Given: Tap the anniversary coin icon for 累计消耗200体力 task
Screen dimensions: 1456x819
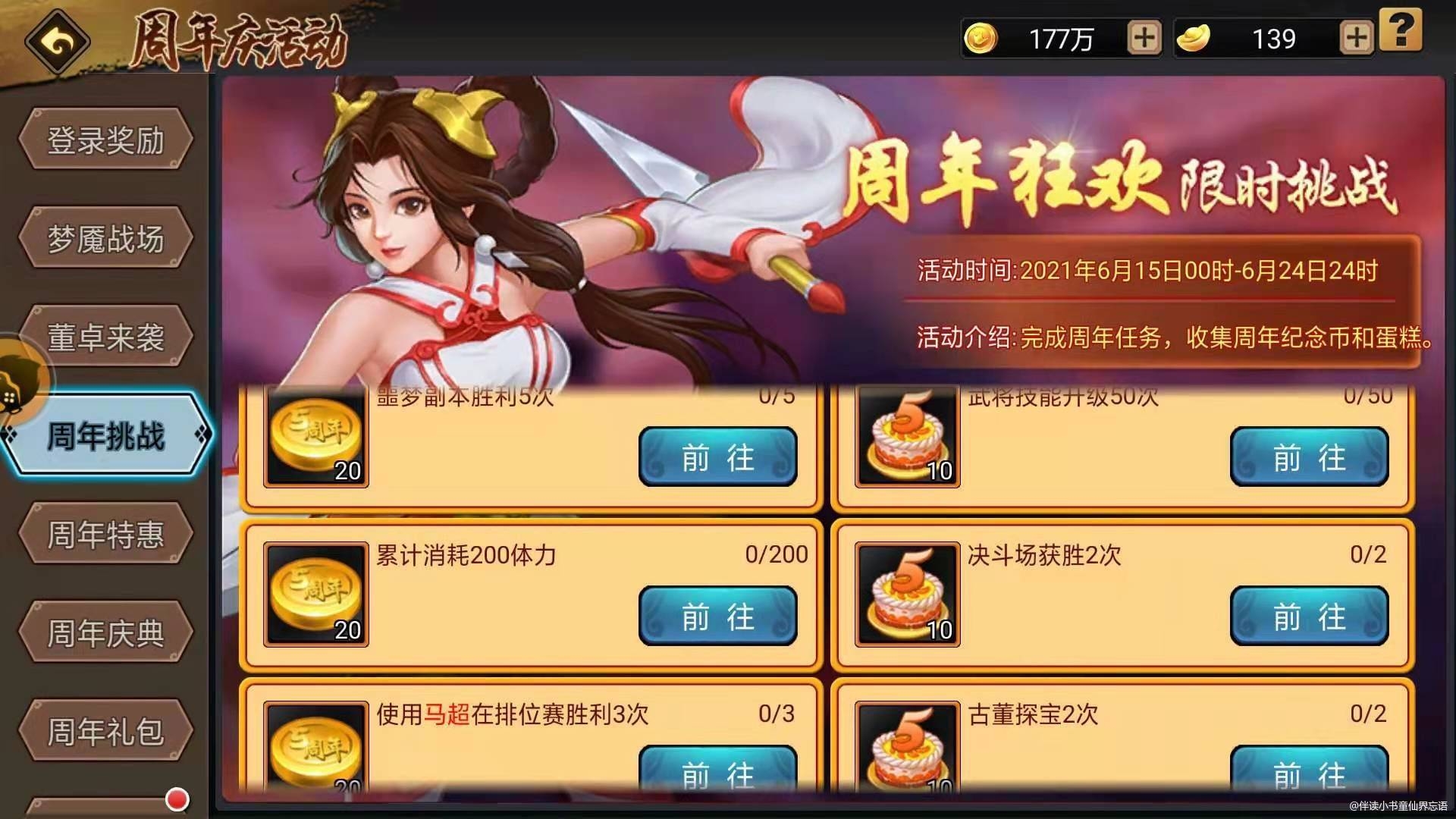Looking at the screenshot, I should click(315, 594).
